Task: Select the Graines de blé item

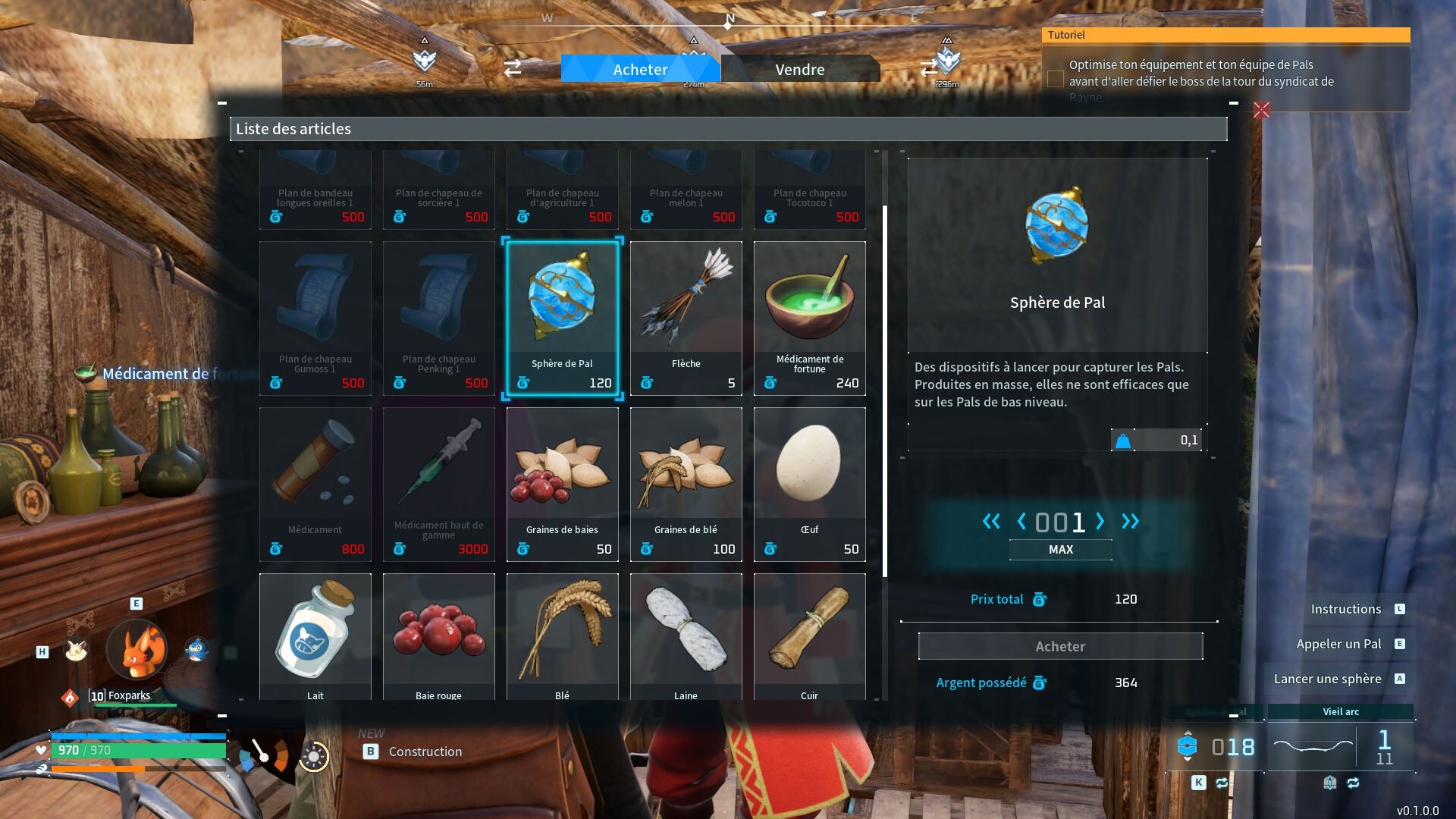Action: 686,484
